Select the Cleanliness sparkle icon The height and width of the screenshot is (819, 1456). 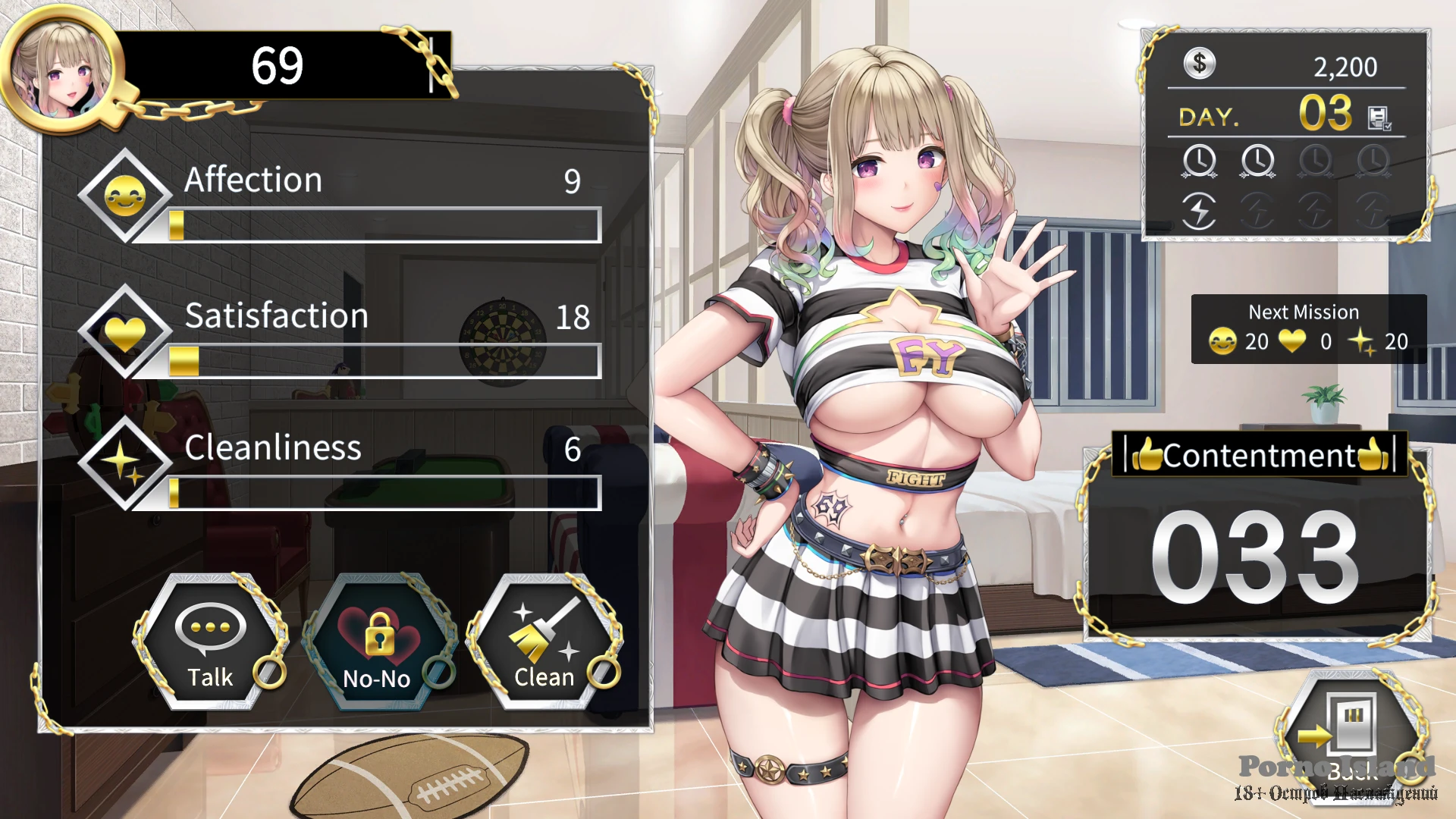[x=125, y=463]
